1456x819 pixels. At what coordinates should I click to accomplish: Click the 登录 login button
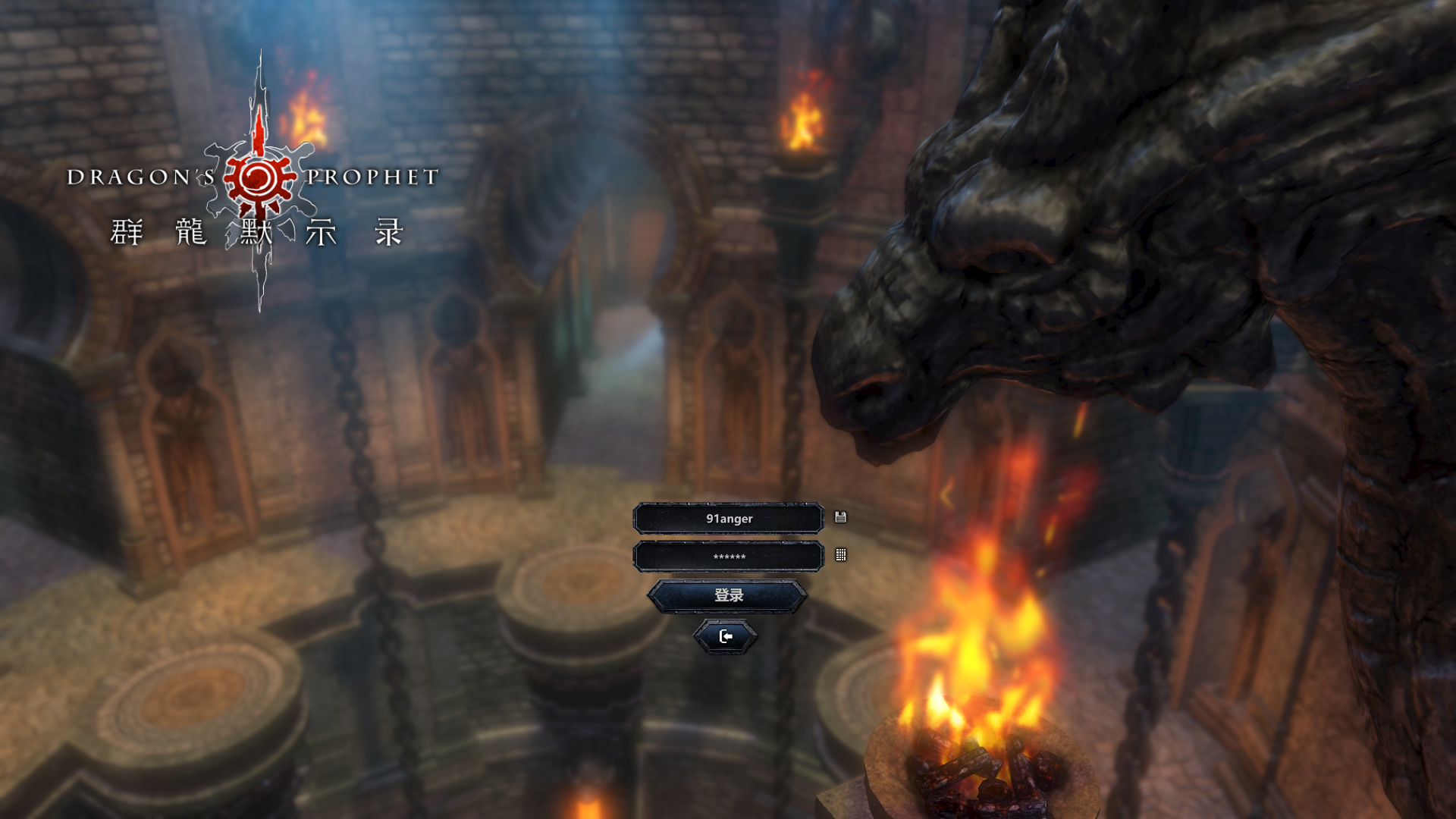(728, 596)
